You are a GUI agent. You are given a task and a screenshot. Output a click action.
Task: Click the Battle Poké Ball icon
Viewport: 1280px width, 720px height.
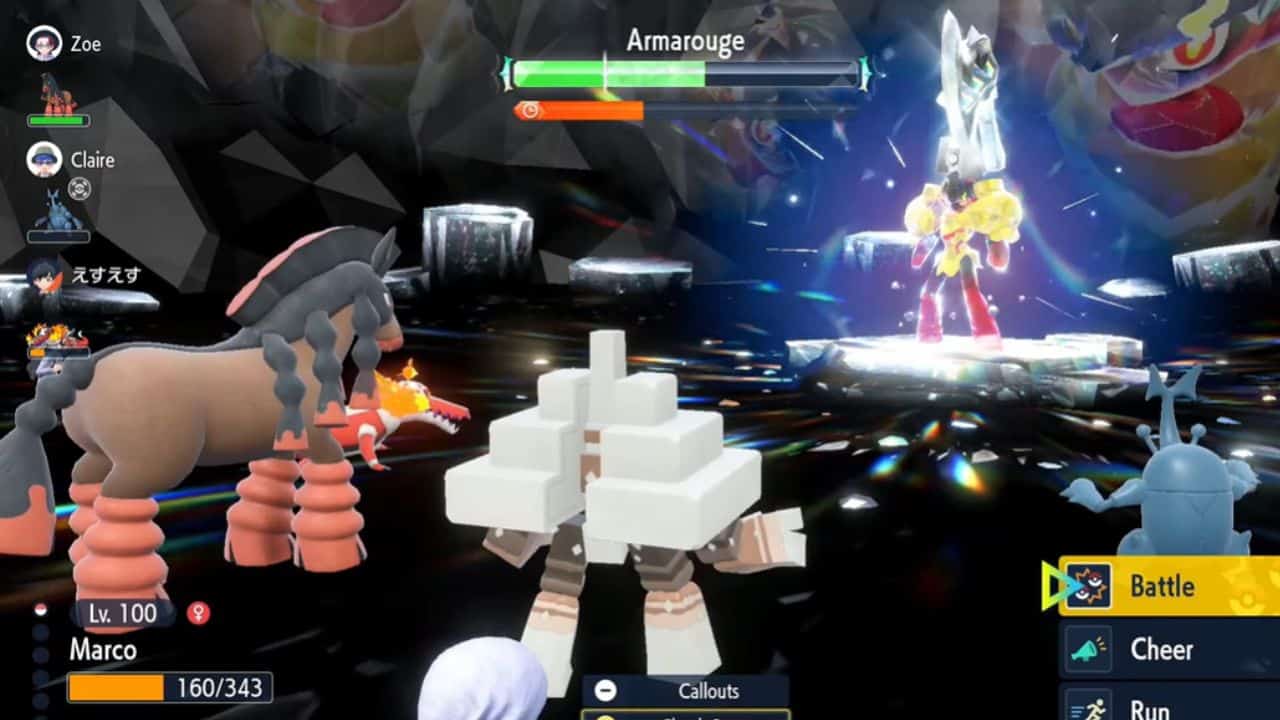1090,587
